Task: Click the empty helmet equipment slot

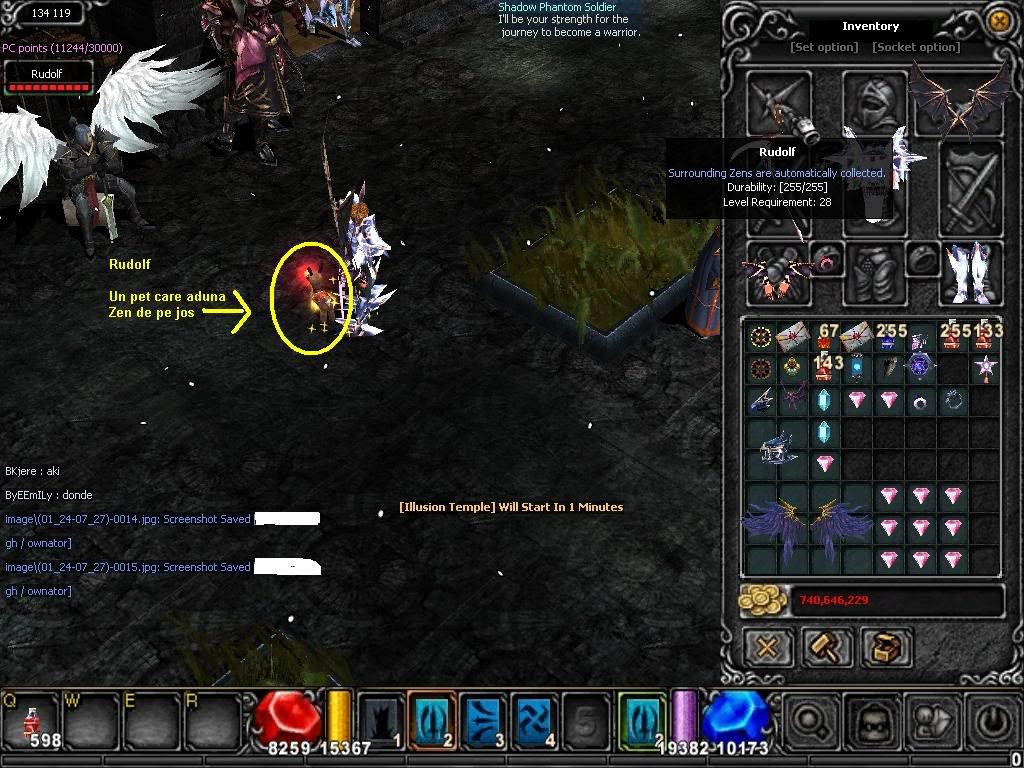Action: 873,100
